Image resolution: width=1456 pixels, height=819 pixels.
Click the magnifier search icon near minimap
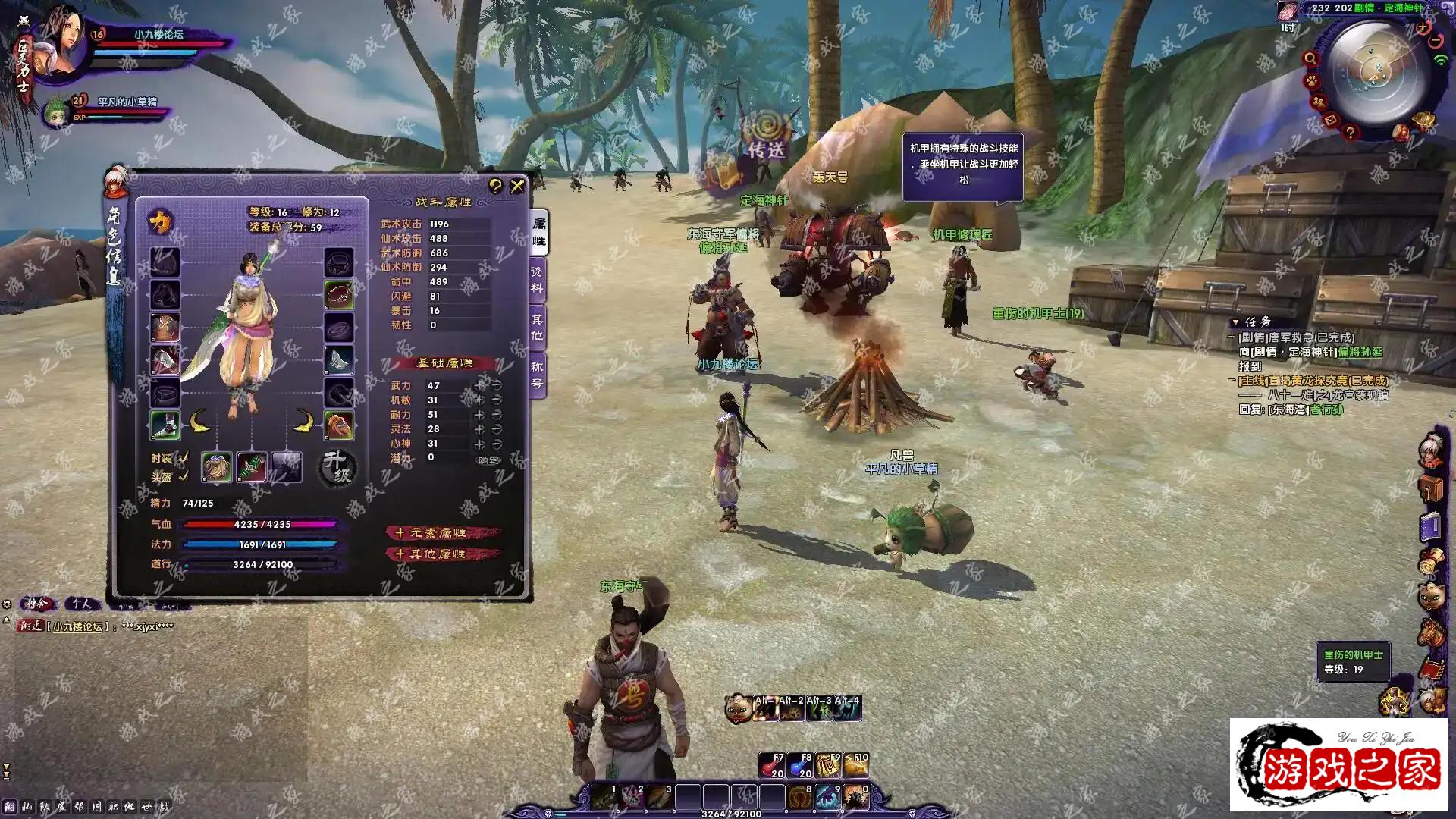tap(1310, 58)
